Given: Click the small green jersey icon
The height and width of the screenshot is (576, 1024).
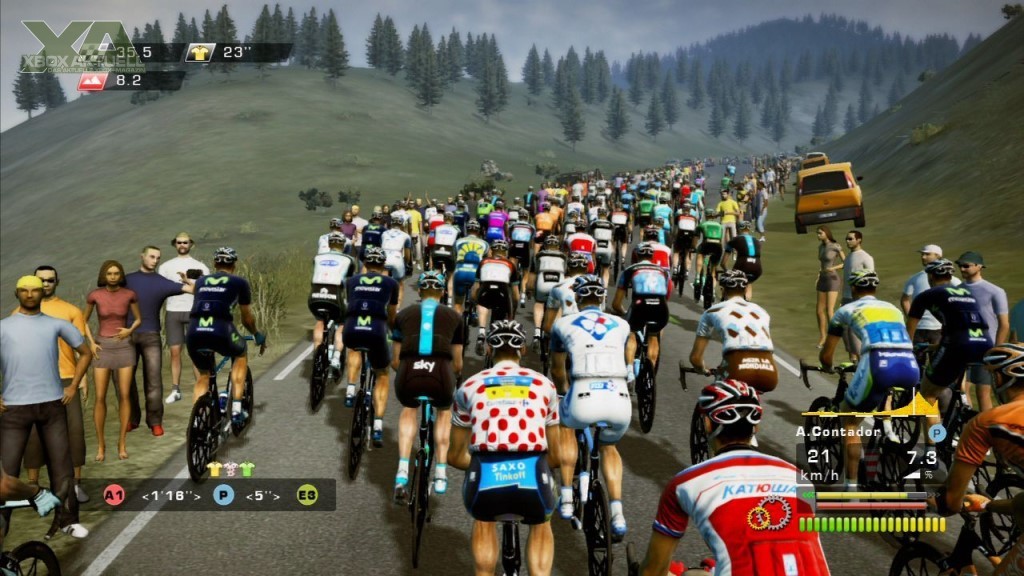Looking at the screenshot, I should 246,468.
